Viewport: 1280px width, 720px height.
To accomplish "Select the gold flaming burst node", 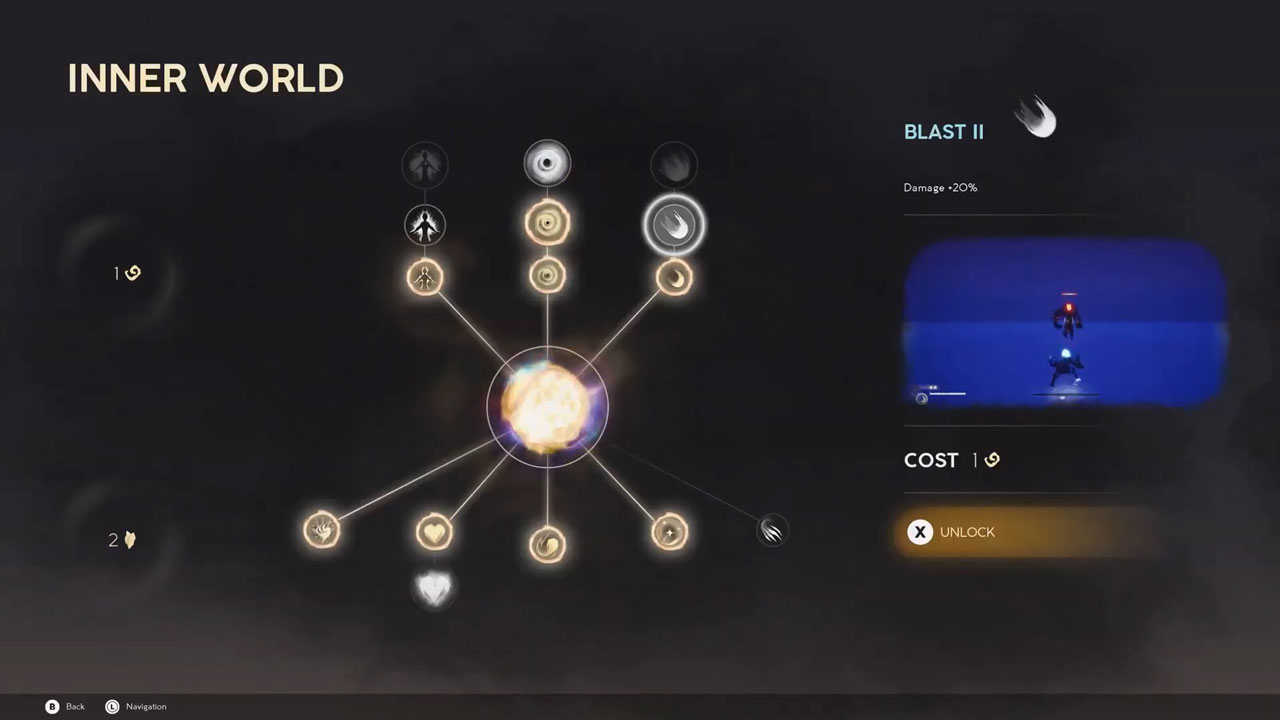I will [322, 530].
